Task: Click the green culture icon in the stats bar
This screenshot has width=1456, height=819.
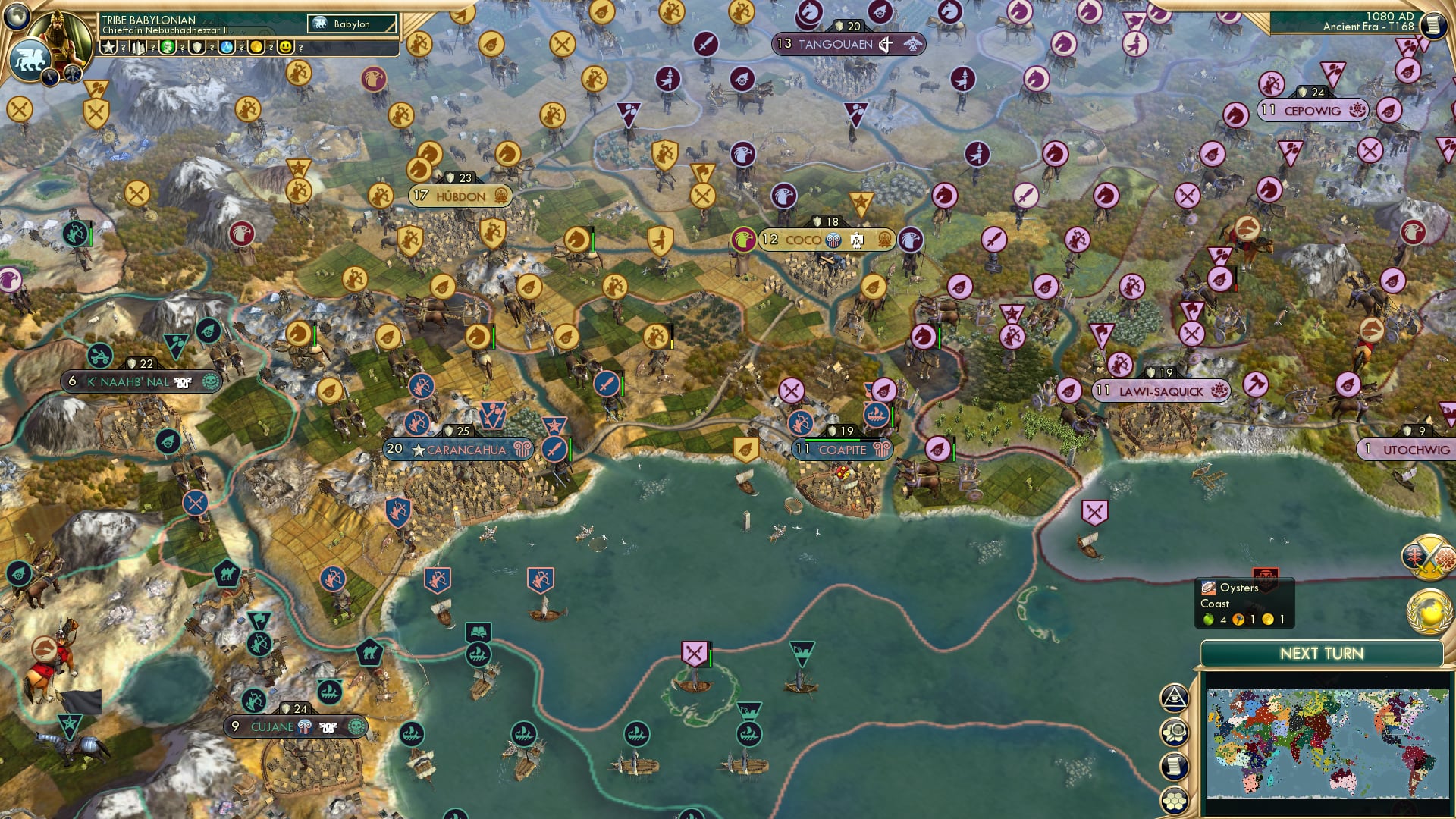Action: click(167, 48)
